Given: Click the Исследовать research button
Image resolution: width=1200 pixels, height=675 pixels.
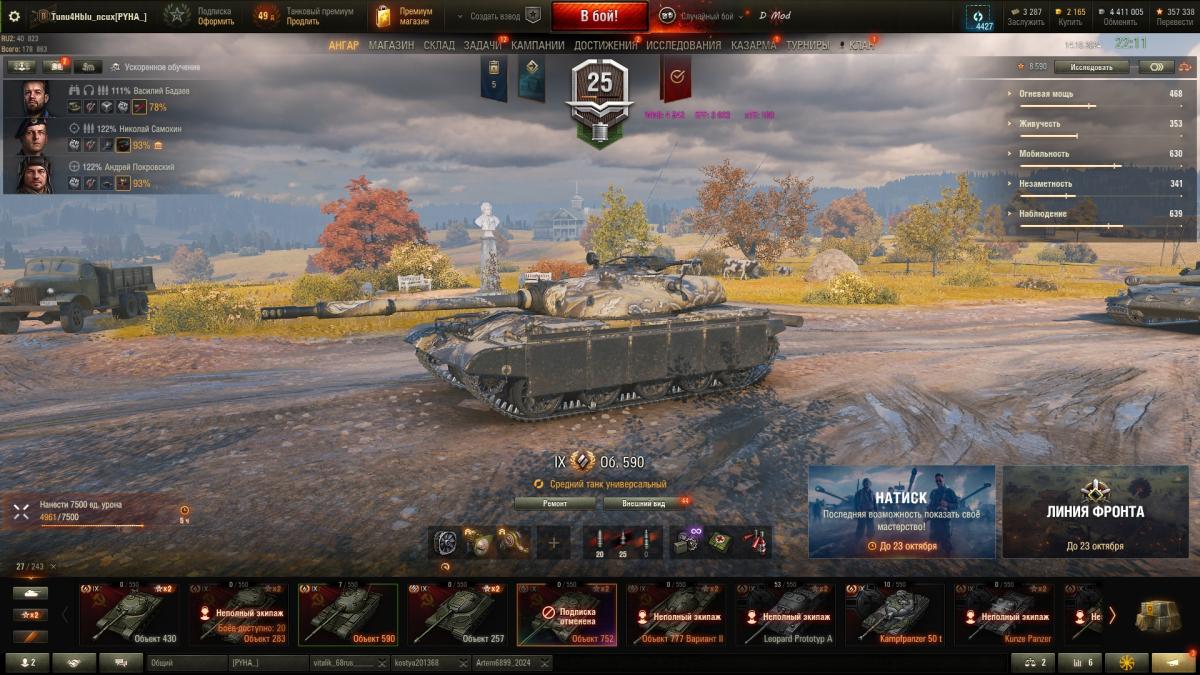Looking at the screenshot, I should [1091, 67].
